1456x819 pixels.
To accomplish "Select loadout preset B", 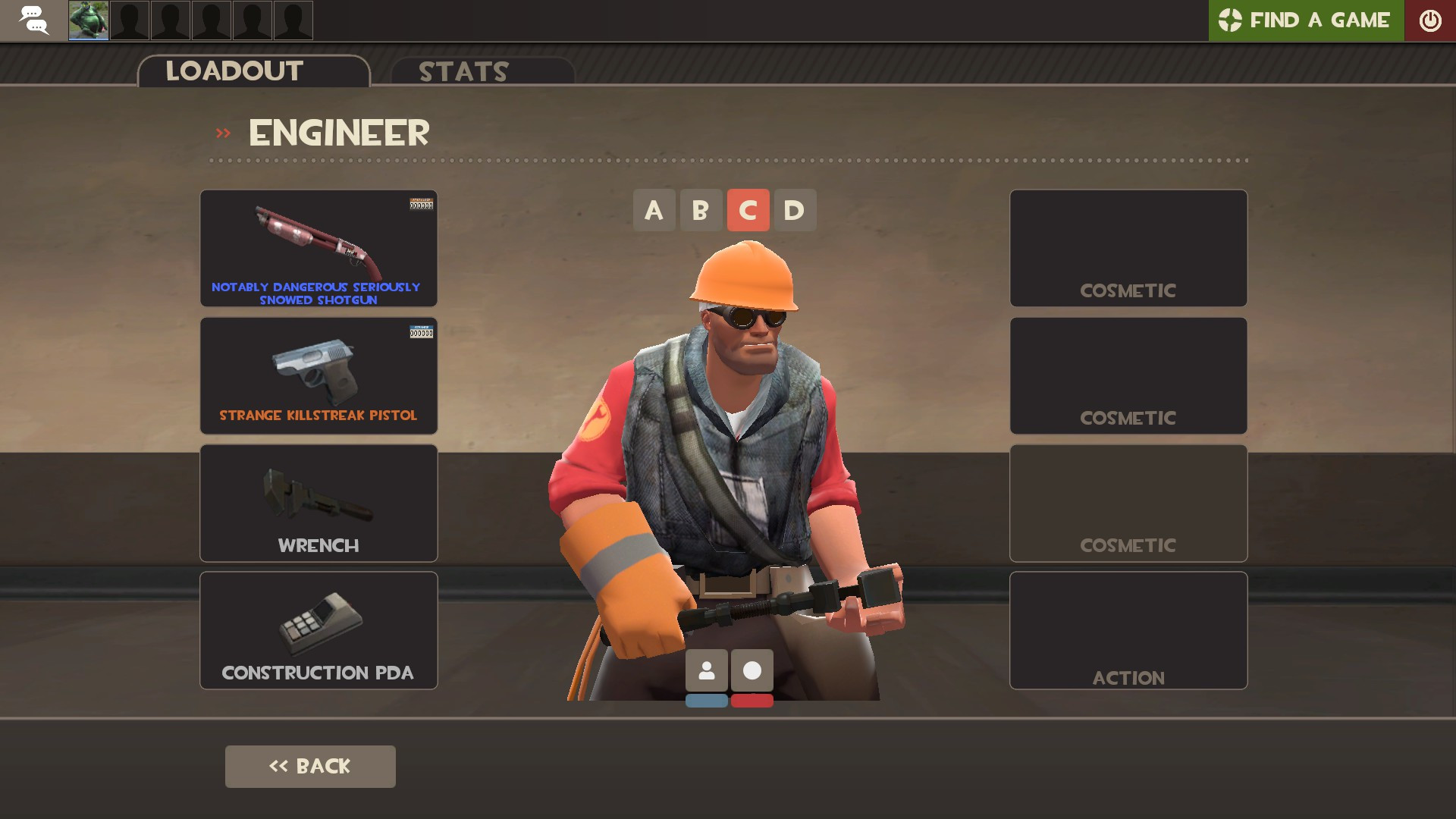I will (x=701, y=210).
